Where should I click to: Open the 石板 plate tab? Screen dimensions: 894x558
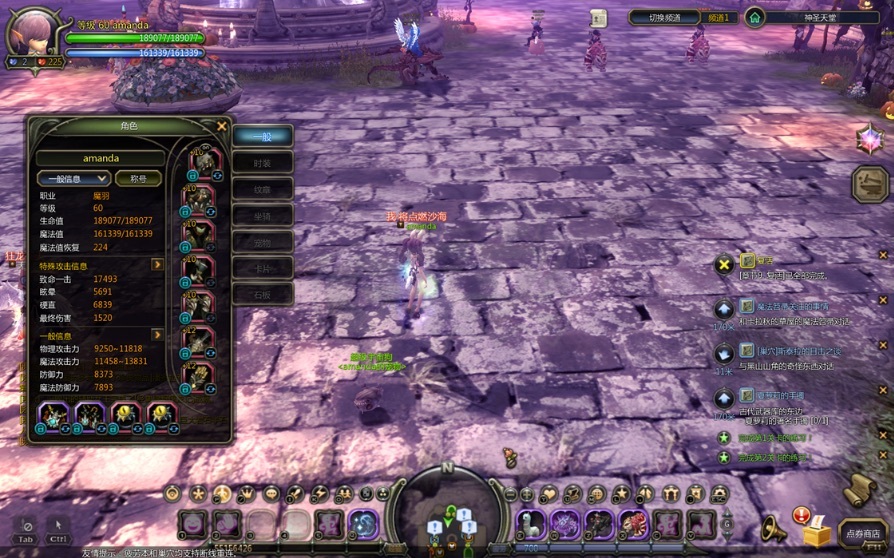coord(262,294)
